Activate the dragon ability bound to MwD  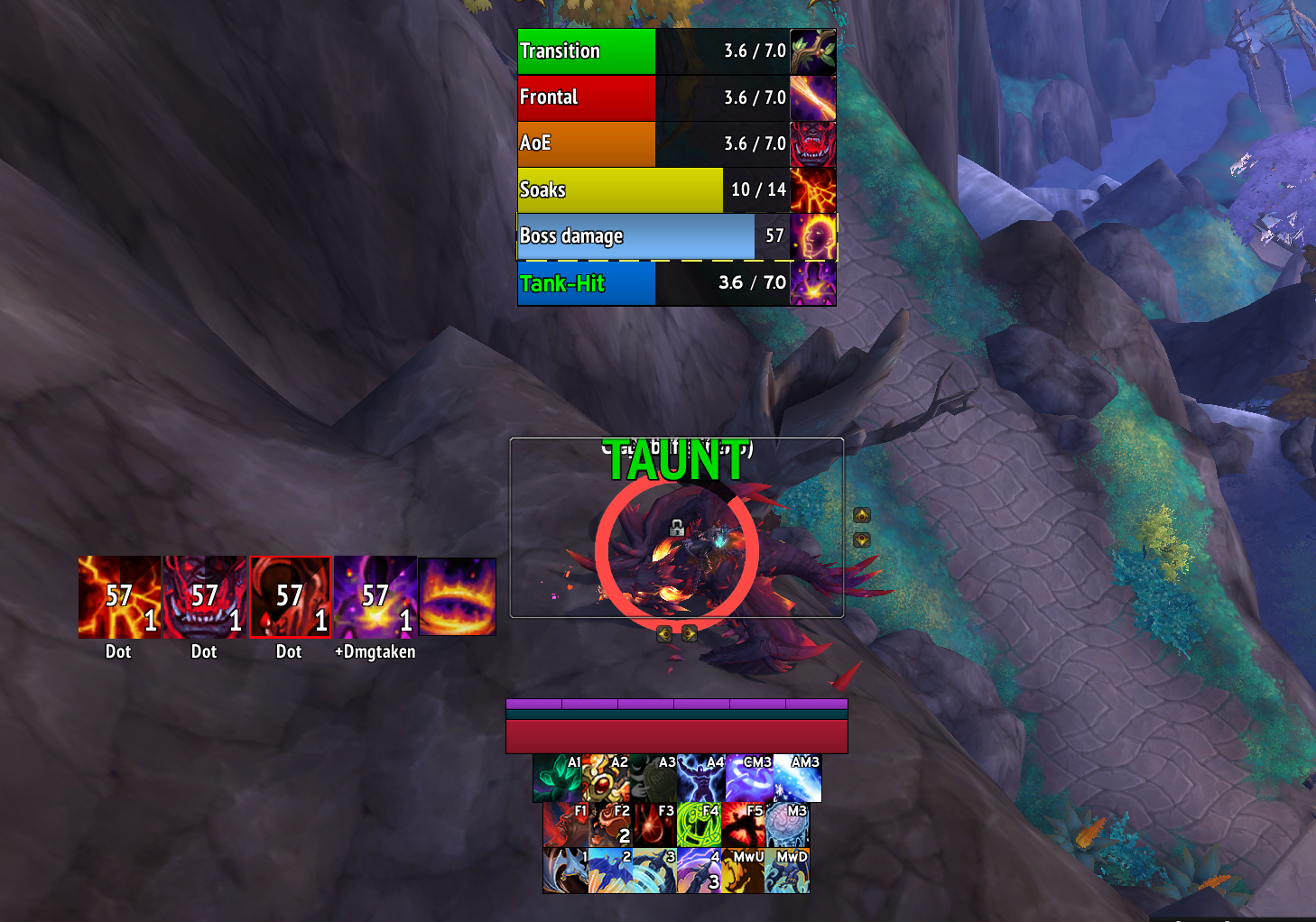pos(787,871)
